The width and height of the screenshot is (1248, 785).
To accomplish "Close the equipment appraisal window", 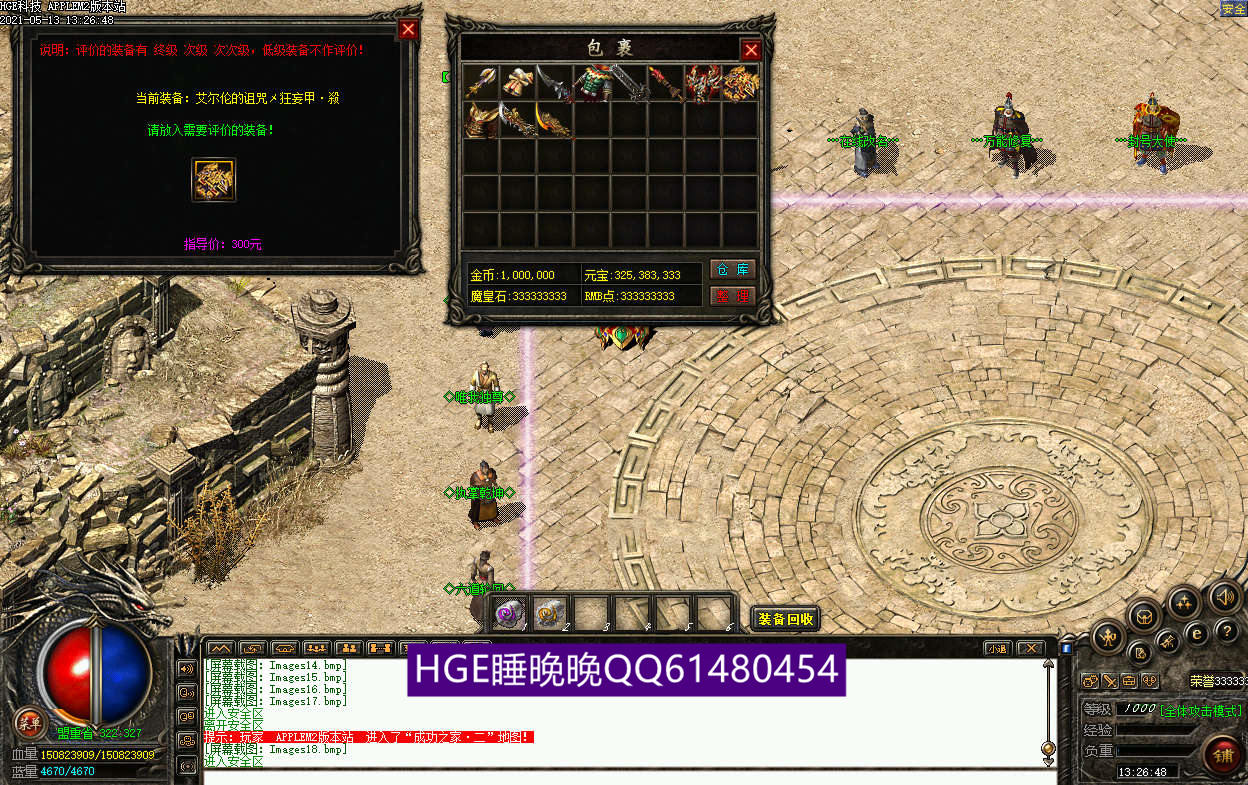I will [408, 29].
